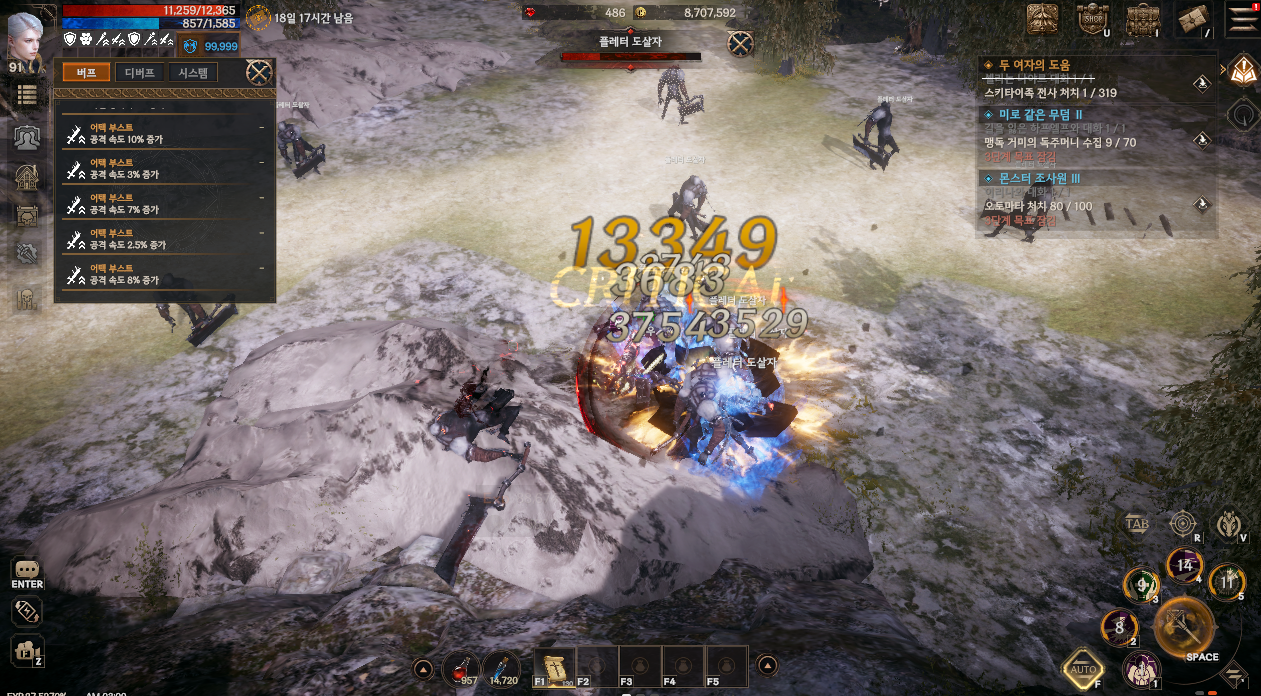The height and width of the screenshot is (696, 1261).
Task: Open the mail envelope icon
Action: coord(1193,18)
